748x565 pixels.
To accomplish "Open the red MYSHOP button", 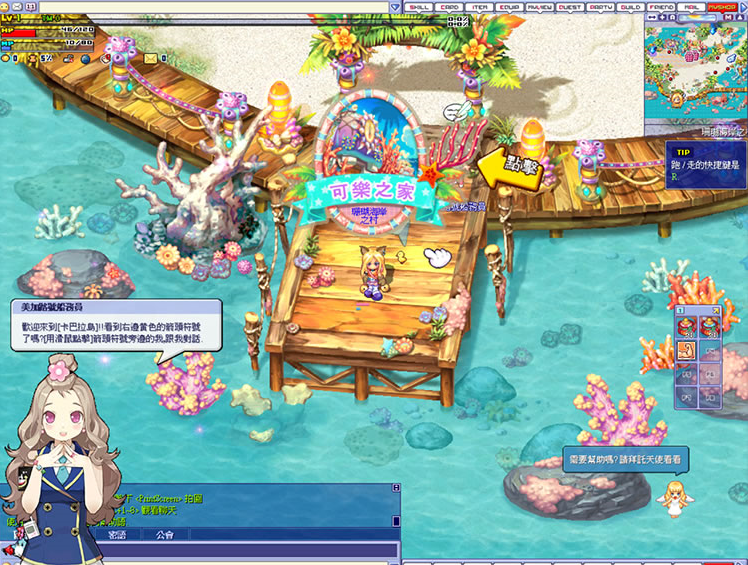I will pos(722,7).
